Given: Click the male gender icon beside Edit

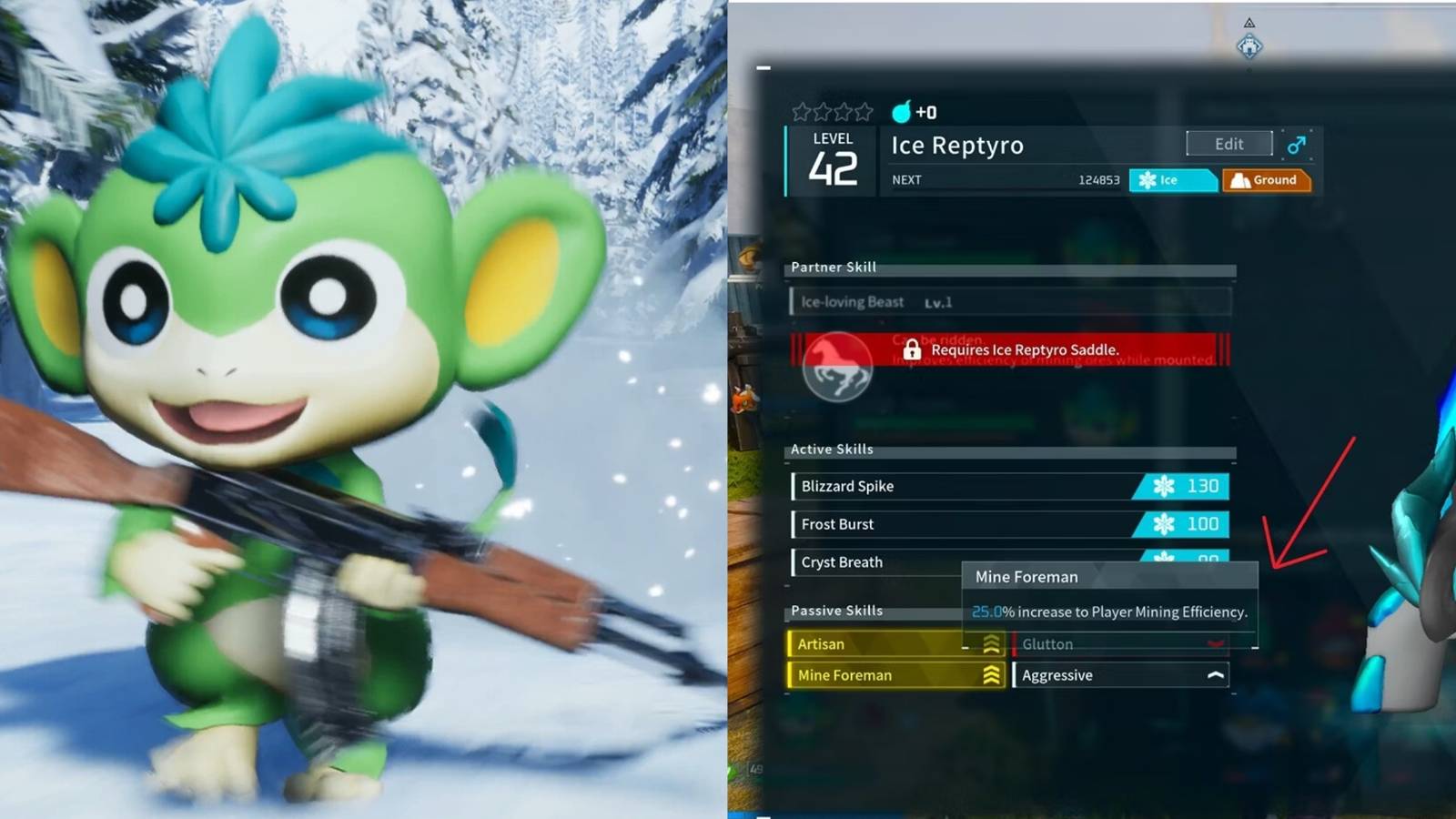Looking at the screenshot, I should (1298, 145).
